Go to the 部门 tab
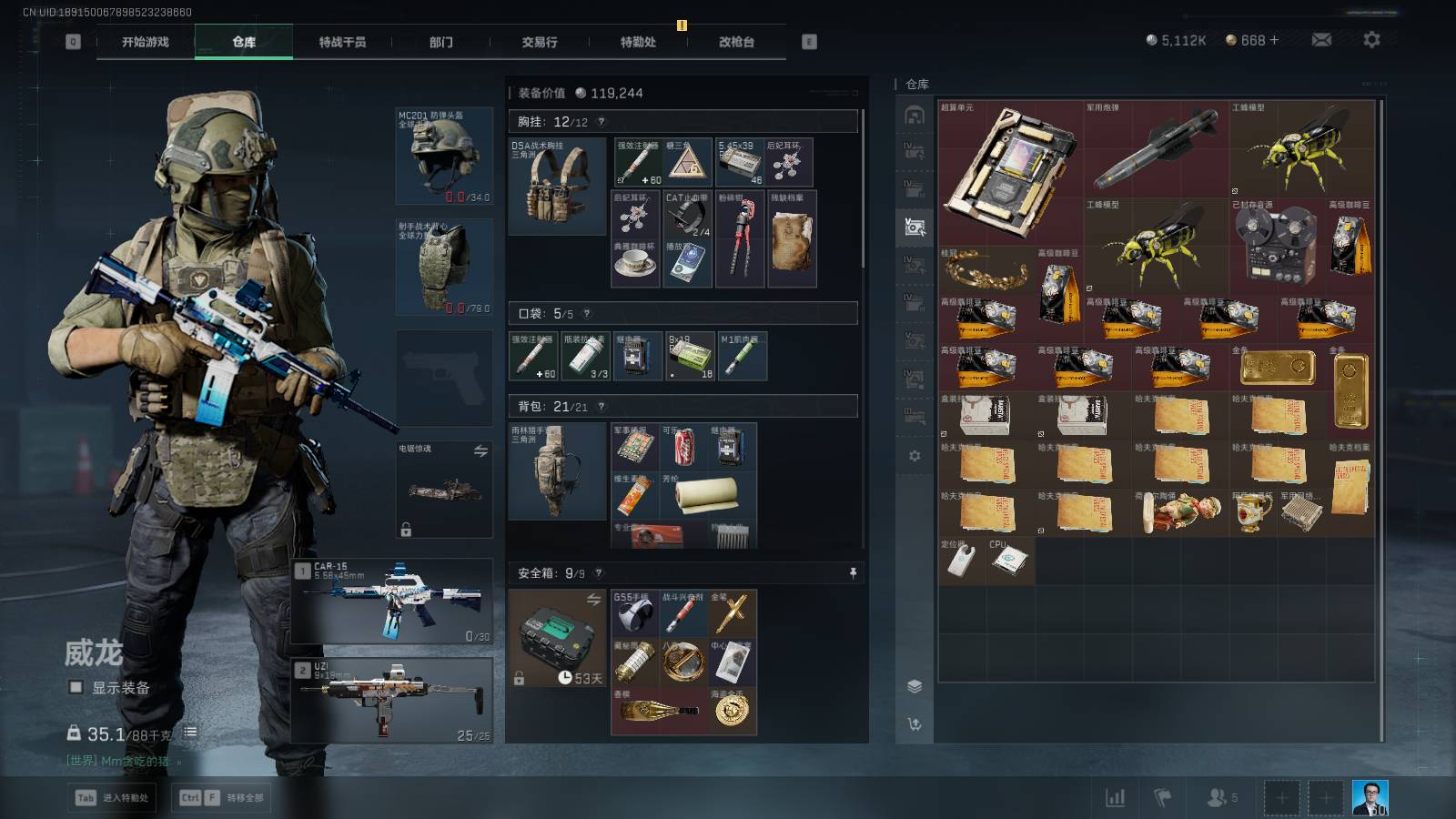 click(441, 42)
